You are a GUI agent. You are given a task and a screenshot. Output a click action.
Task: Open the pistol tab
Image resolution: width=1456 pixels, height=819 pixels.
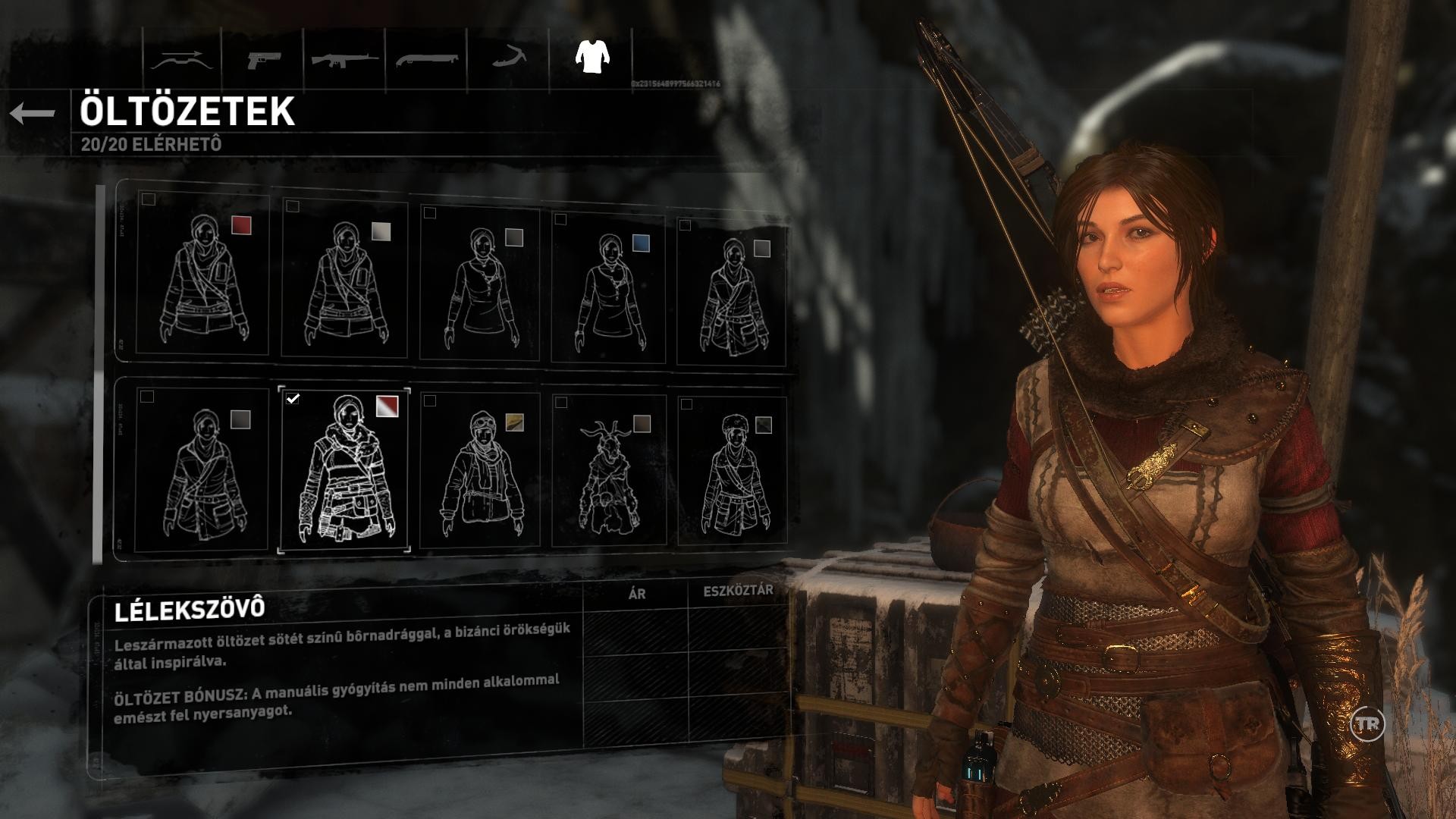click(x=263, y=59)
